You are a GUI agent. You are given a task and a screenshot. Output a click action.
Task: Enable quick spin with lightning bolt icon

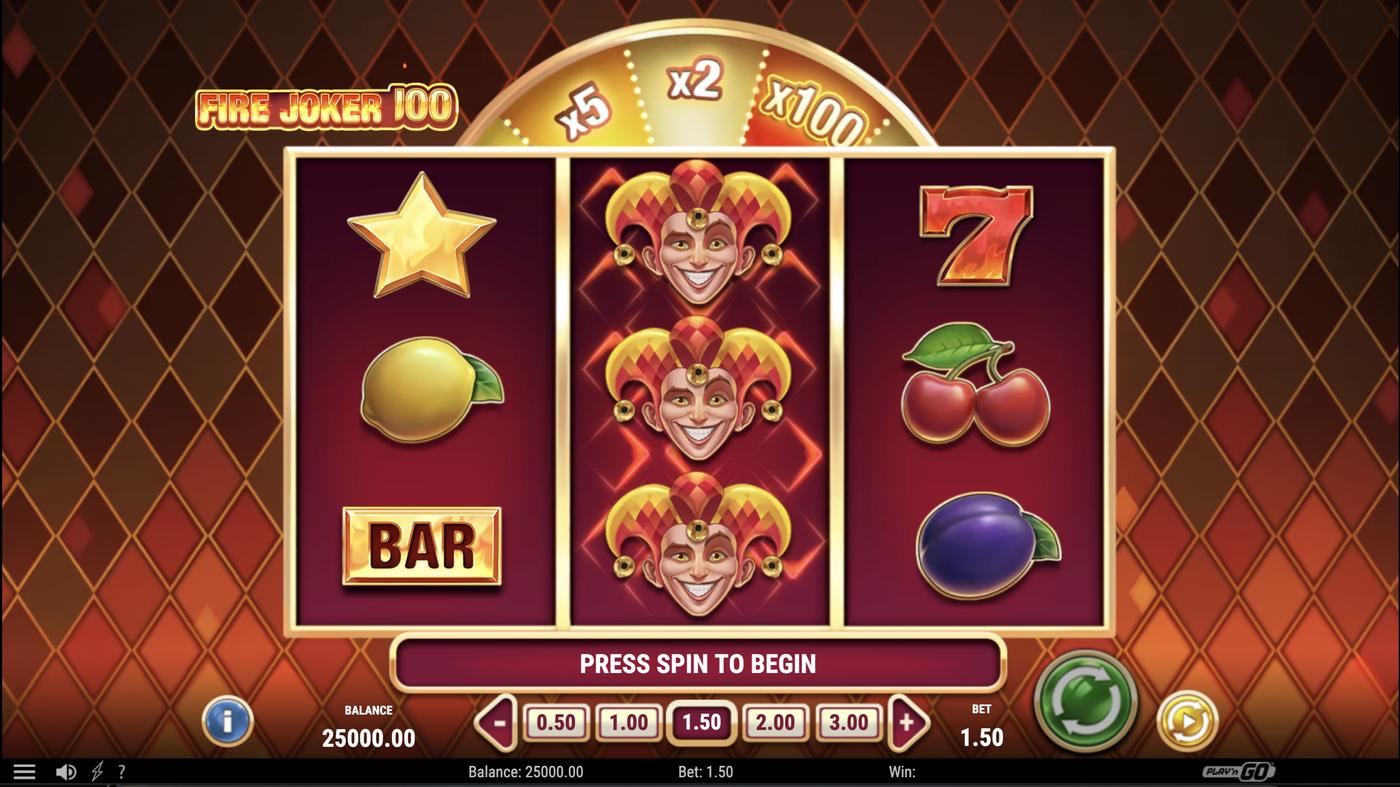click(95, 770)
